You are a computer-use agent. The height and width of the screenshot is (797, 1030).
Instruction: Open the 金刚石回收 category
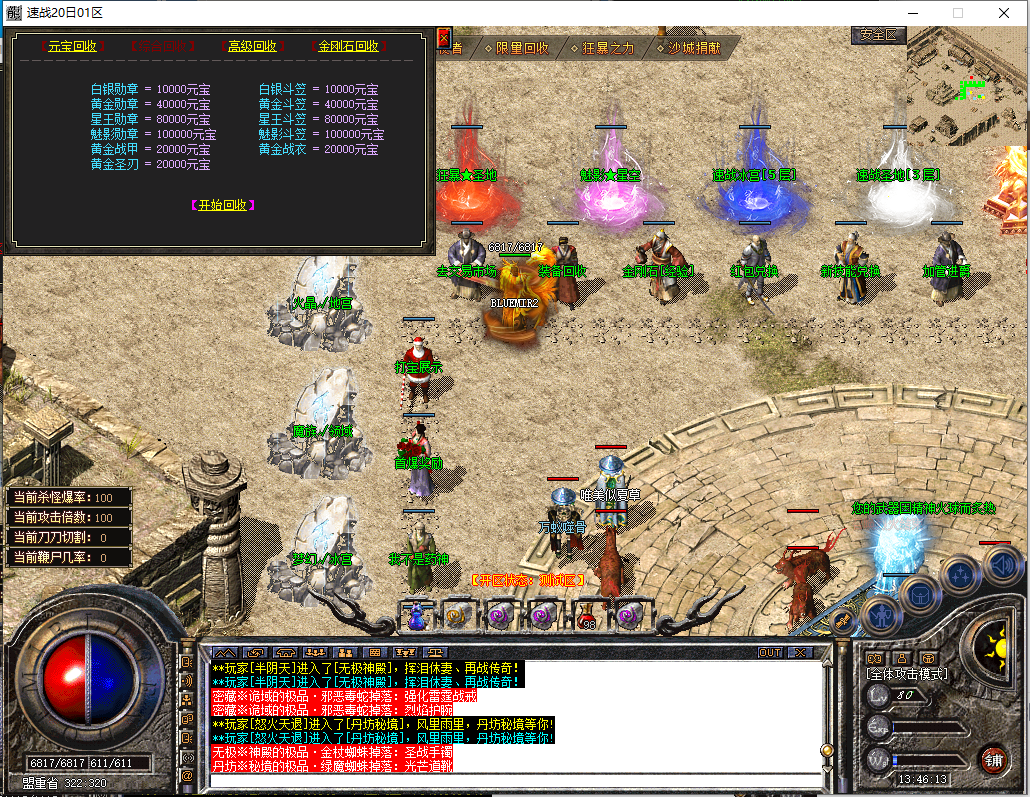348,46
